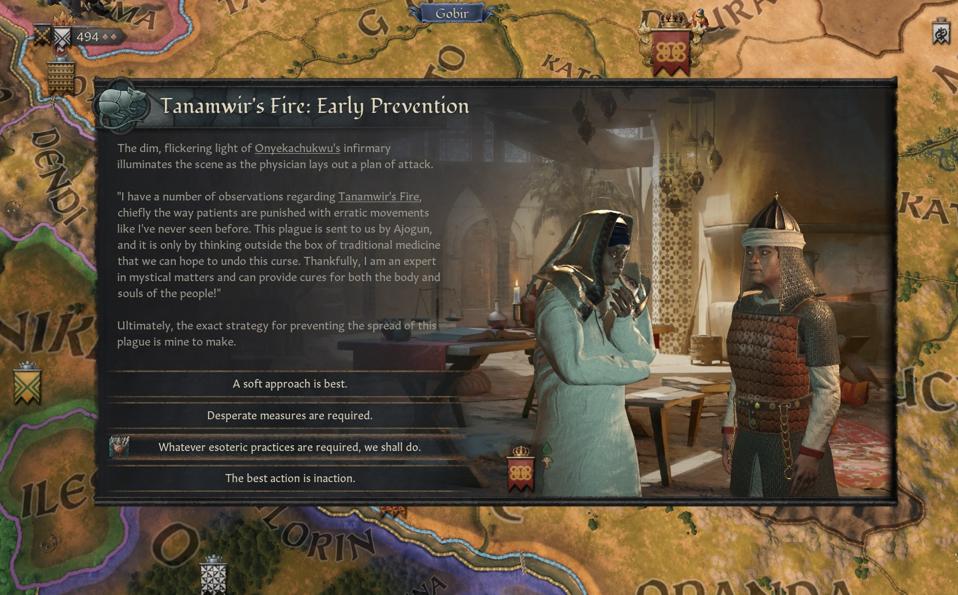Choose "A soft approach is best."
The image size is (958, 595).
[290, 384]
